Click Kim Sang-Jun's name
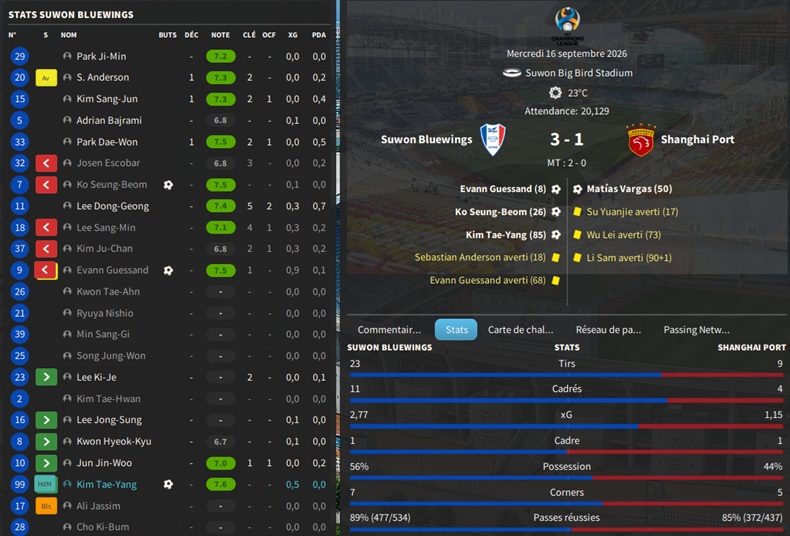 pos(107,99)
